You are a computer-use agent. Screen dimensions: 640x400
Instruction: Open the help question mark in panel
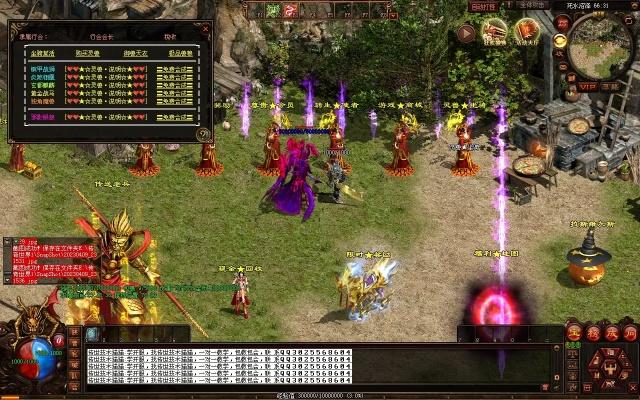203,133
